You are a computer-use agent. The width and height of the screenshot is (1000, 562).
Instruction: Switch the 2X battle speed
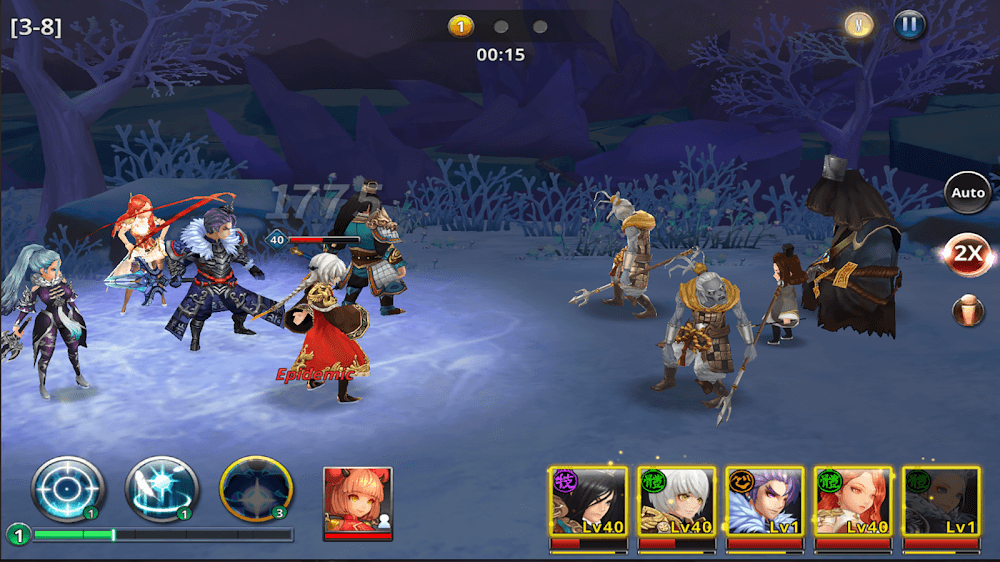pyautogui.click(x=967, y=254)
